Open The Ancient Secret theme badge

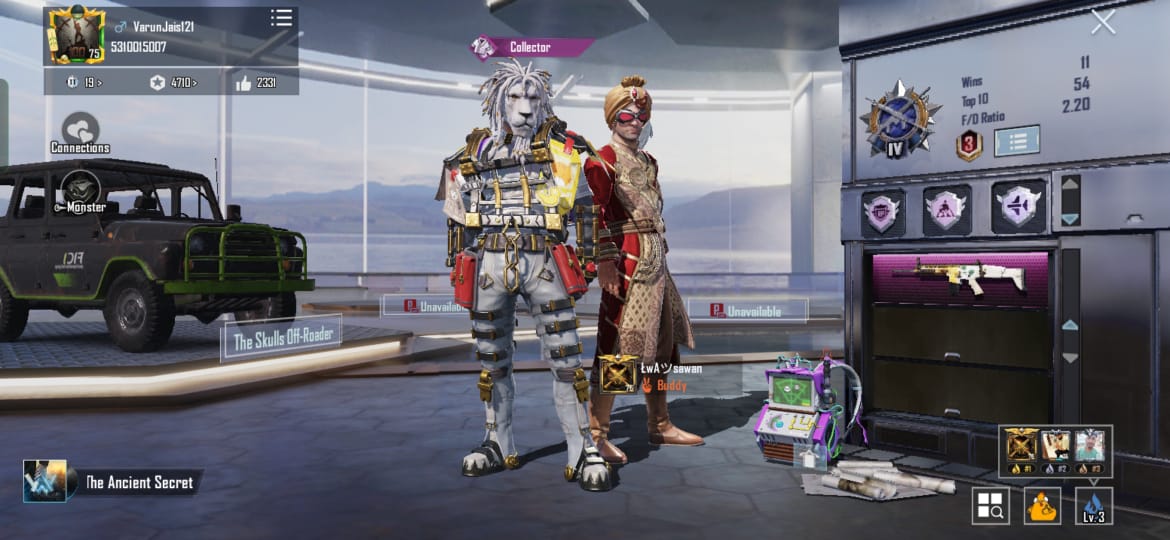click(x=45, y=481)
